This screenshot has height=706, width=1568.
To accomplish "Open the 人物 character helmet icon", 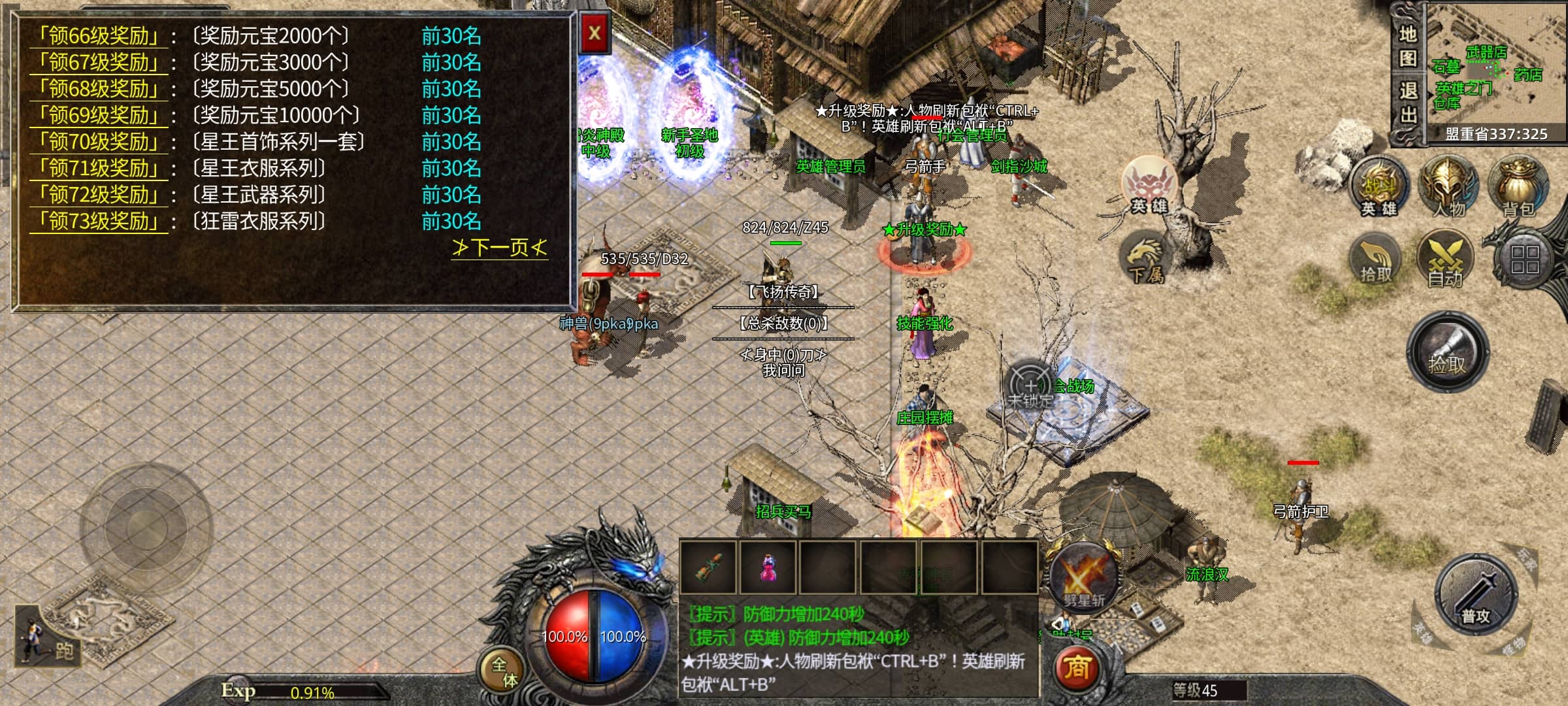I will click(1448, 186).
